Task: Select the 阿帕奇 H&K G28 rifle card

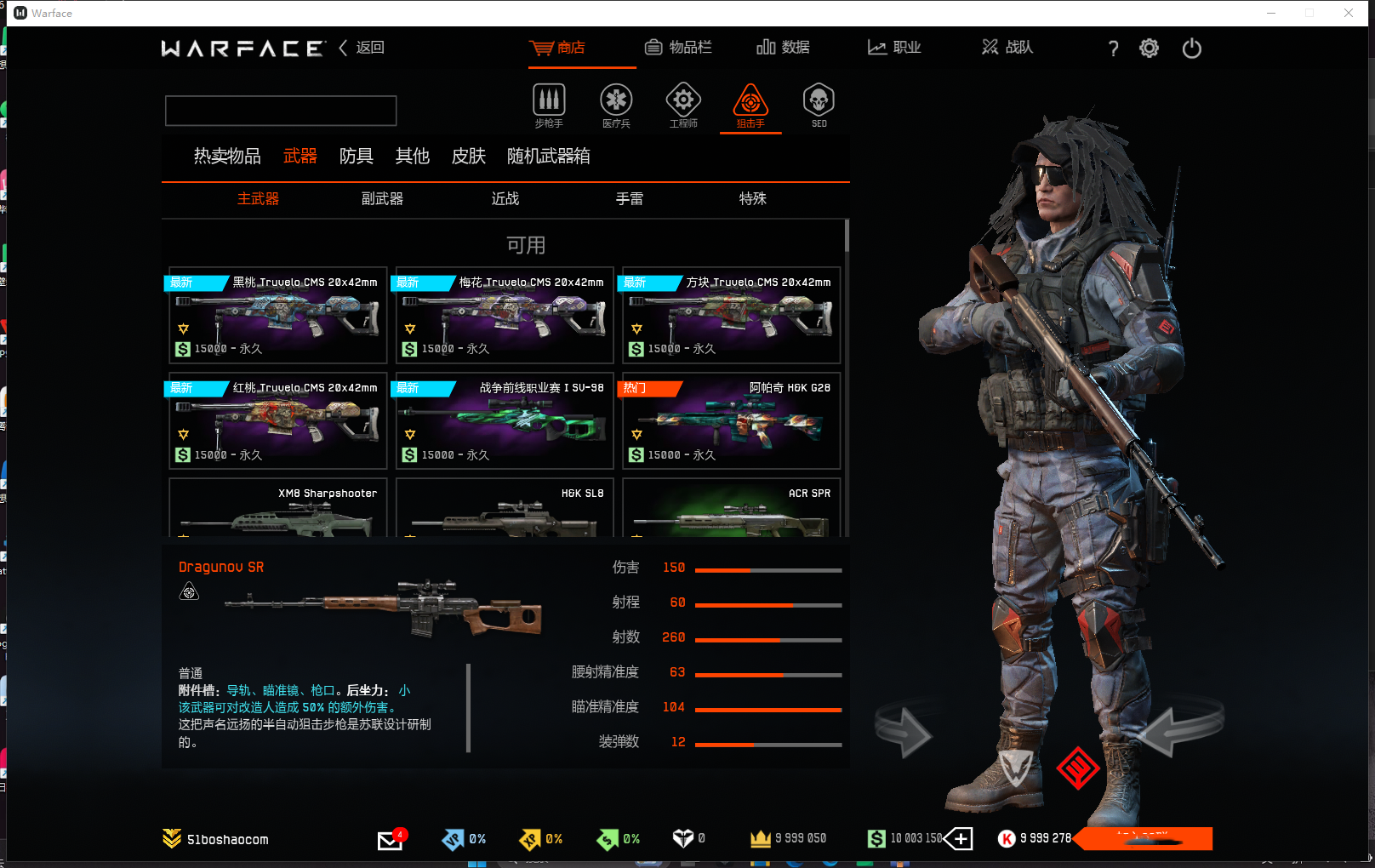Action: (x=732, y=421)
